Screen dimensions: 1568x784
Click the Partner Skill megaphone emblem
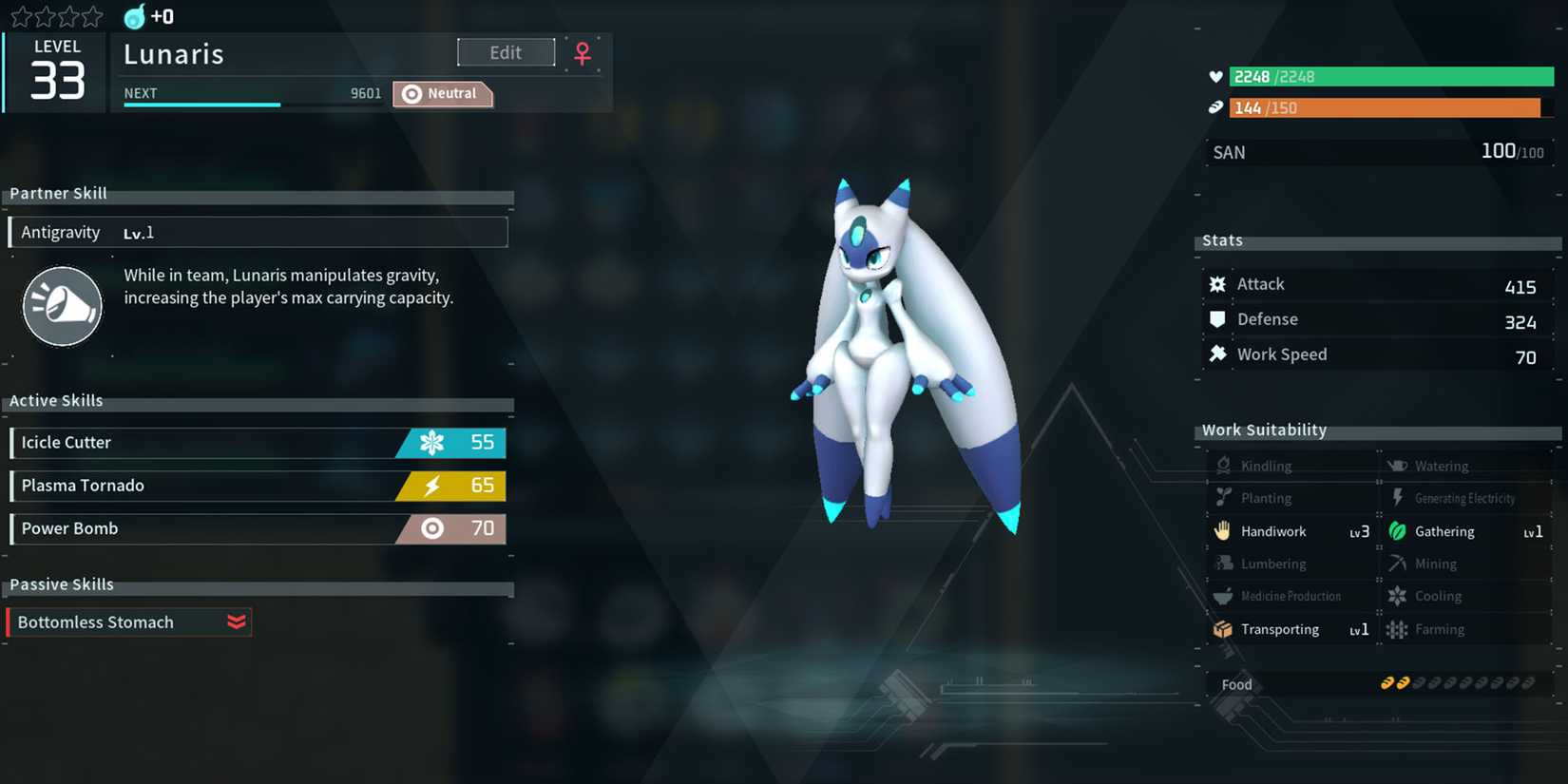coord(62,306)
